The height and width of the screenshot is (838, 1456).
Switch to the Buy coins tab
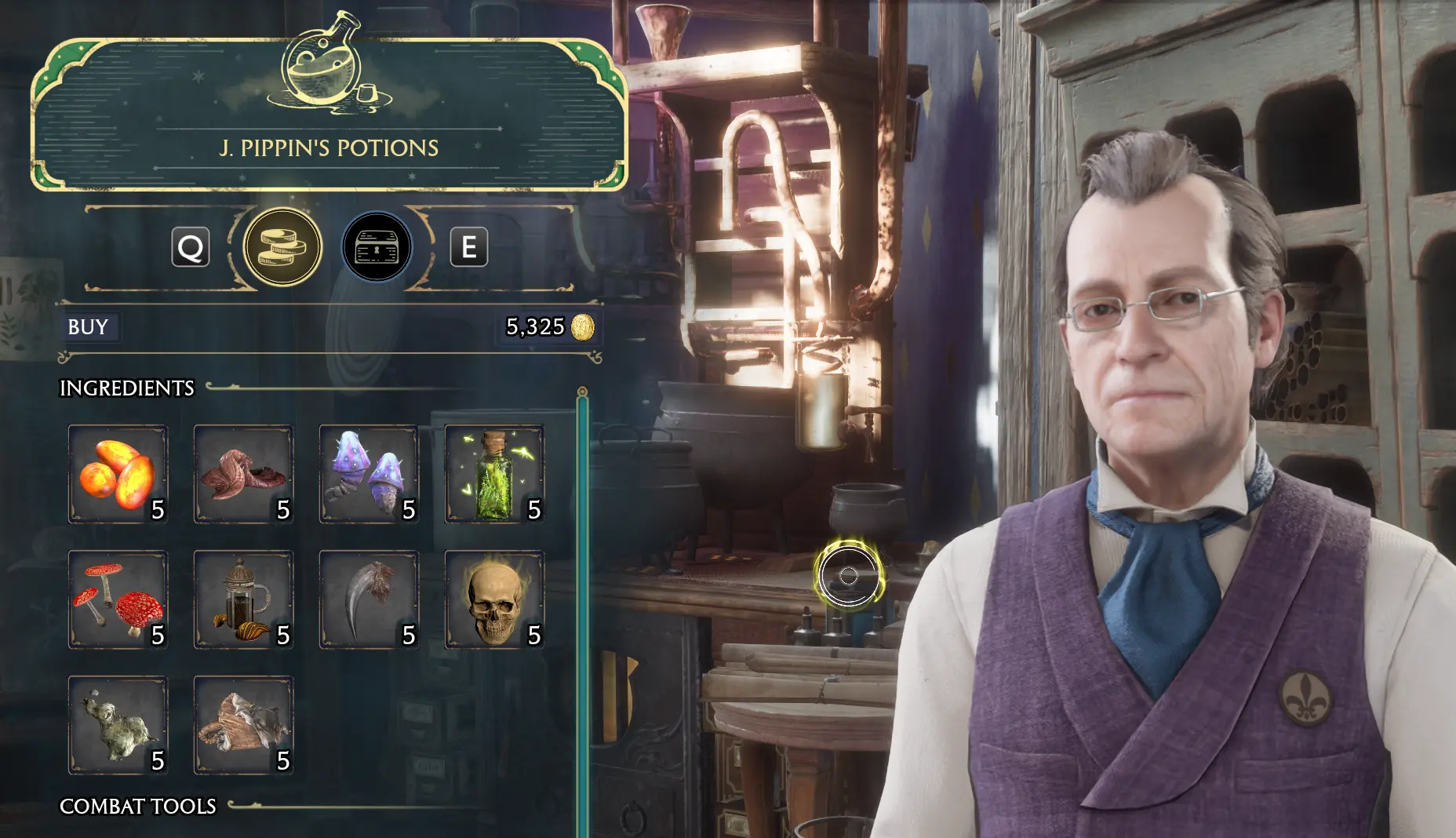tap(282, 247)
